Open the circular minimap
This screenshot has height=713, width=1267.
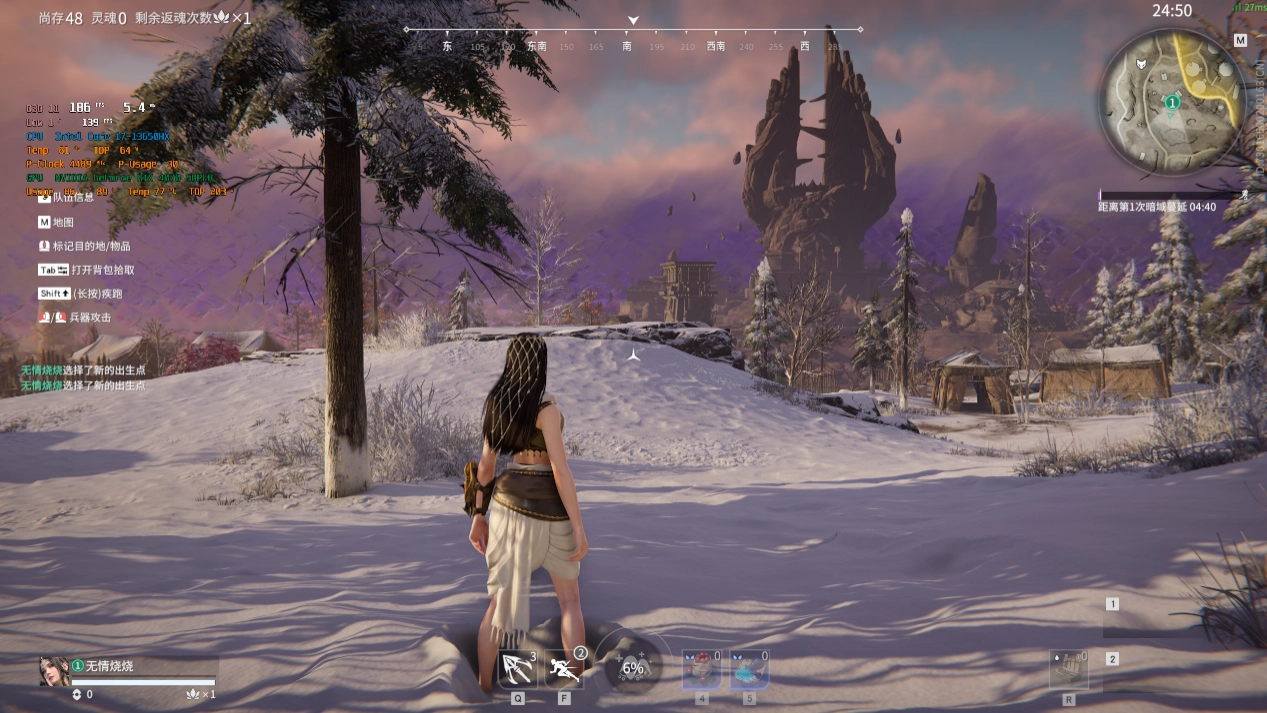coord(1172,100)
